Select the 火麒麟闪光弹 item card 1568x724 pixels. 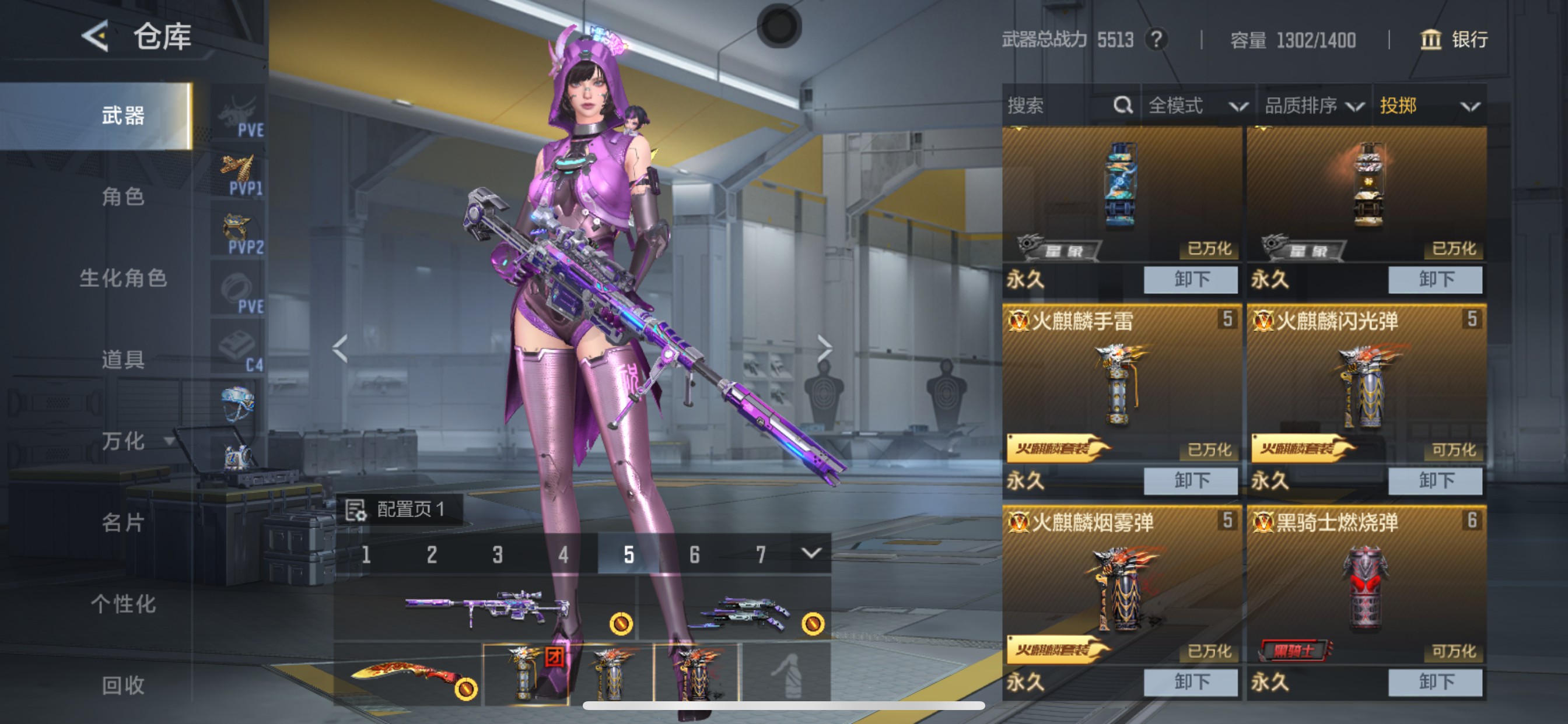1366,384
